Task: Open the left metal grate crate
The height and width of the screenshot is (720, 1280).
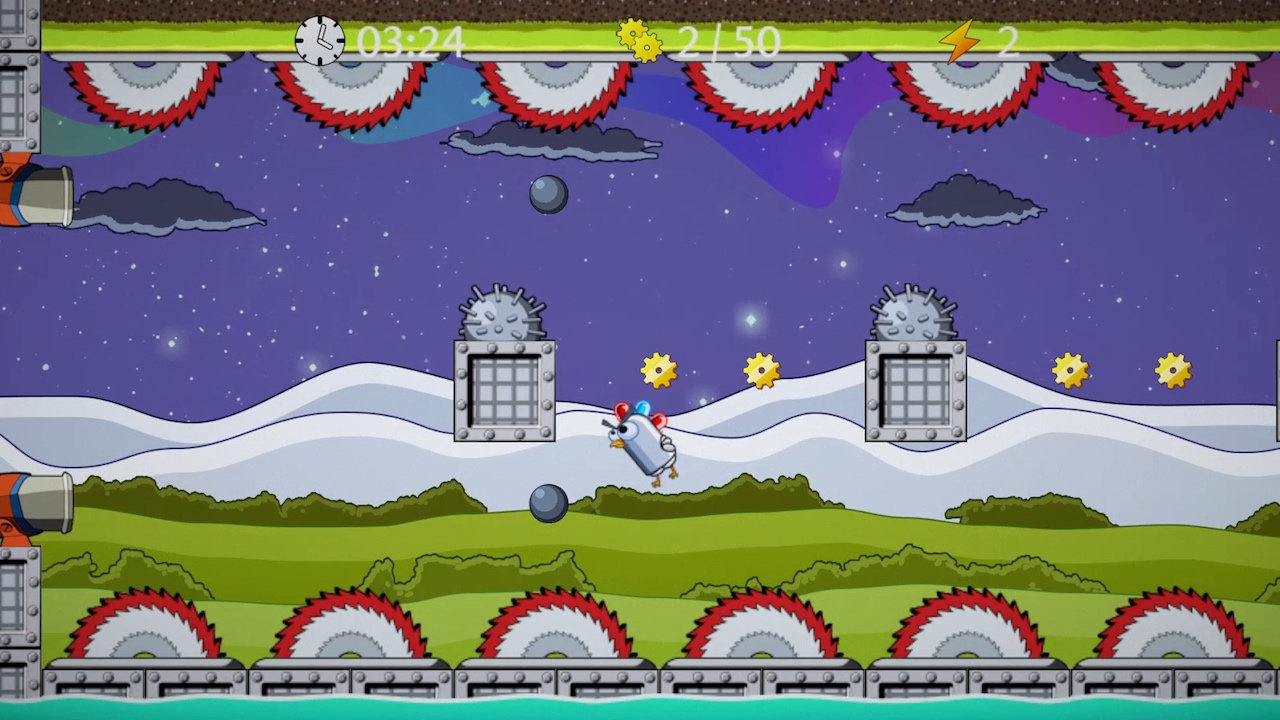Action: coord(504,390)
